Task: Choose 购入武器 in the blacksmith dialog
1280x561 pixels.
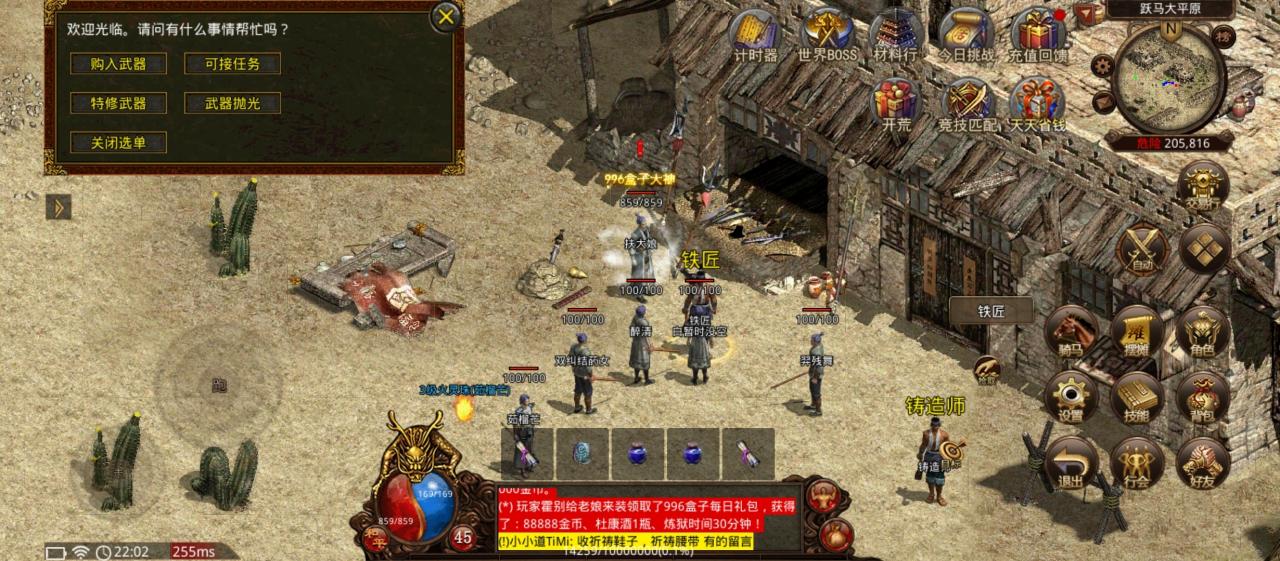Action: pyautogui.click(x=118, y=64)
